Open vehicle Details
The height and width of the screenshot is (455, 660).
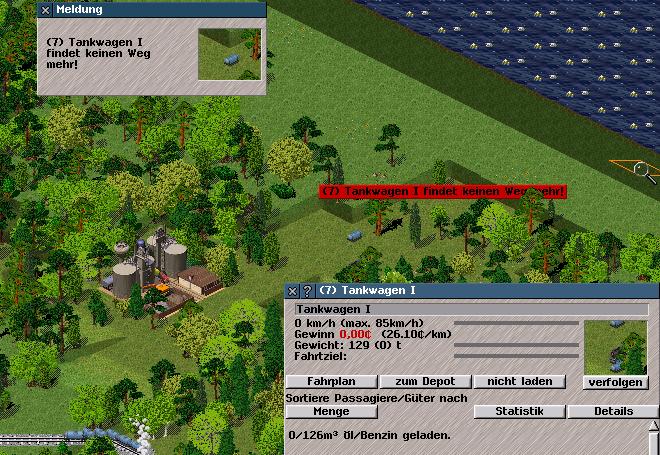[614, 411]
